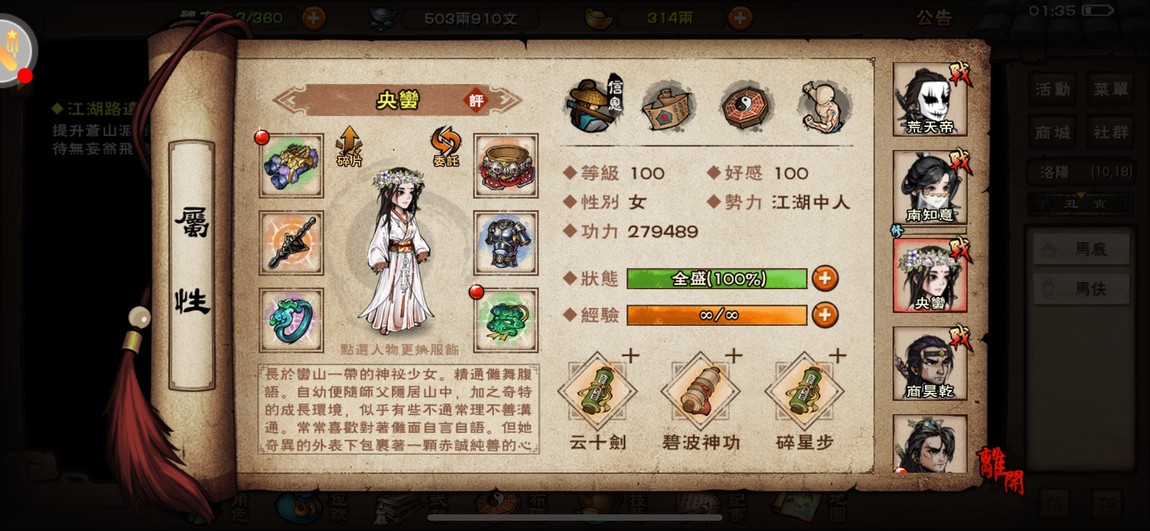Screen dimensions: 1150x531
Task: Select the jade ring equipment slot
Action: 291,320
